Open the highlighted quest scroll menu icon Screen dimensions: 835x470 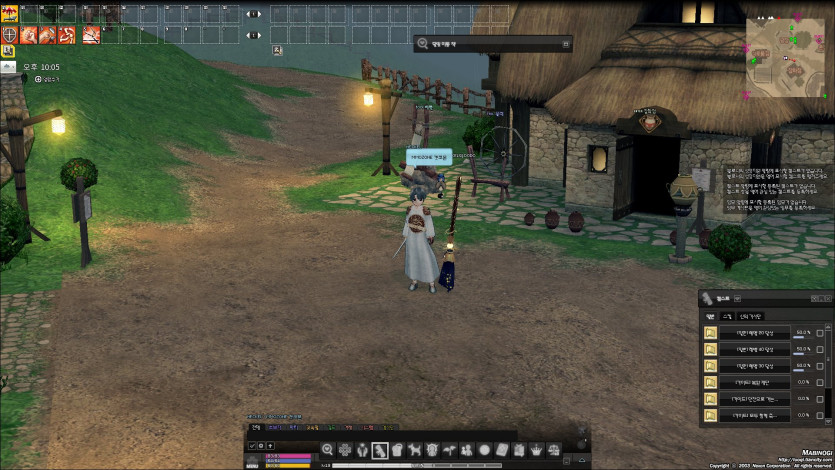pyautogui.click(x=380, y=449)
